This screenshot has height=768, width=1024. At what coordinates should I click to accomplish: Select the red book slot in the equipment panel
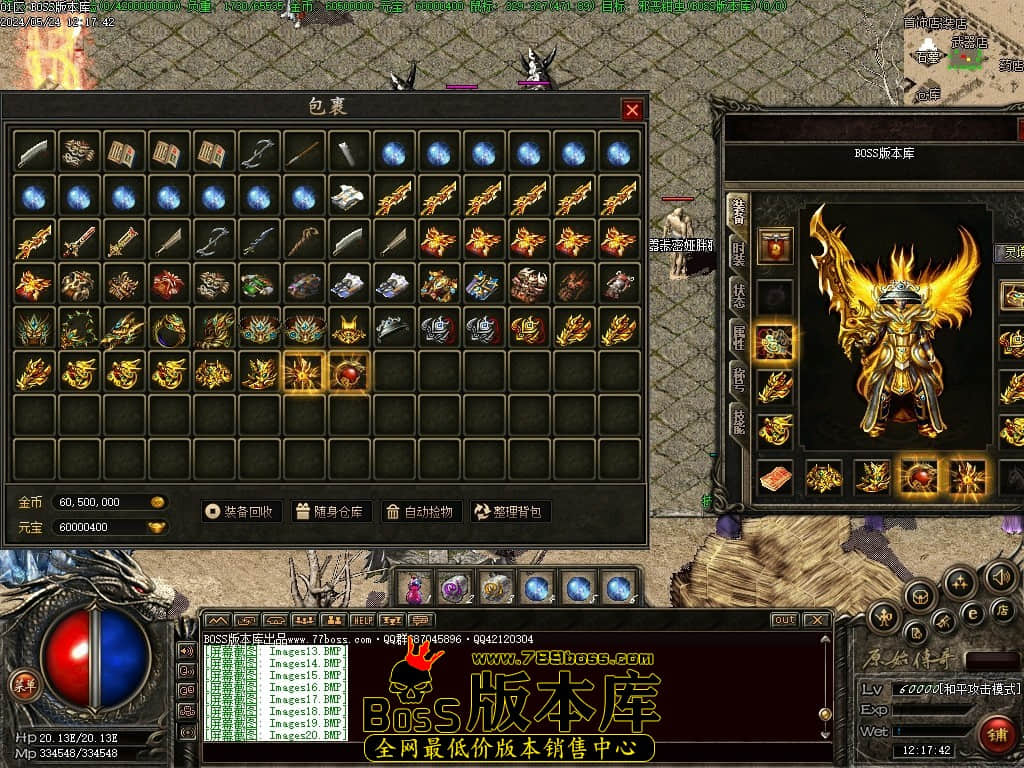click(774, 478)
